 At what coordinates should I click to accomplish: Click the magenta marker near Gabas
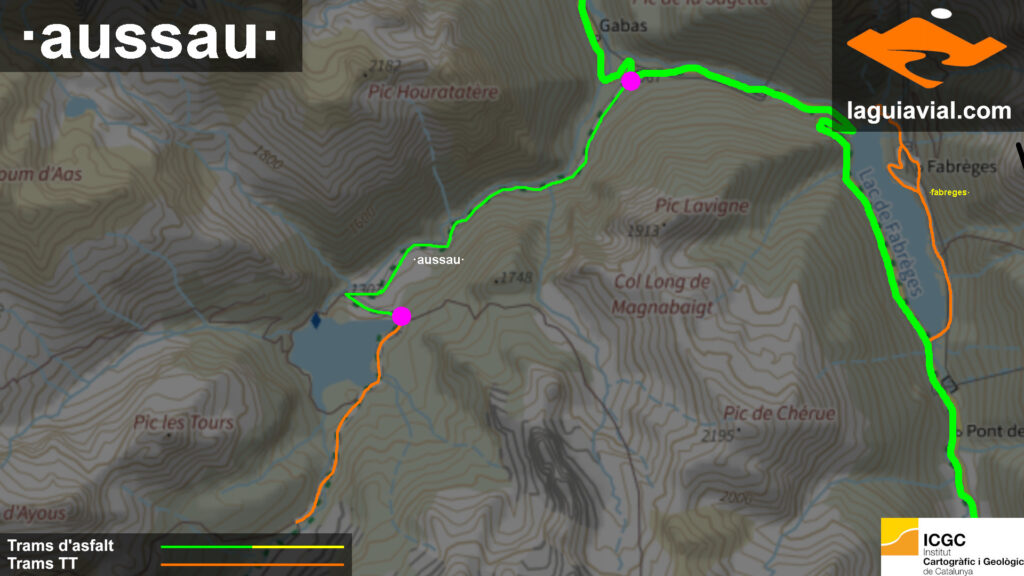[x=630, y=81]
